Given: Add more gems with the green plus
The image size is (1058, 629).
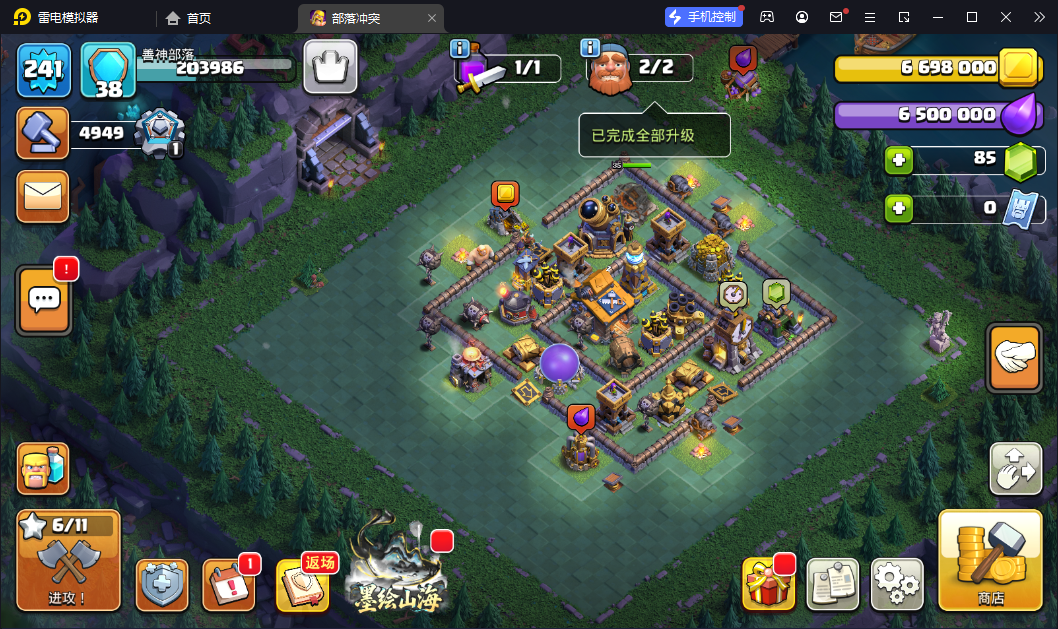Looking at the screenshot, I should [898, 160].
